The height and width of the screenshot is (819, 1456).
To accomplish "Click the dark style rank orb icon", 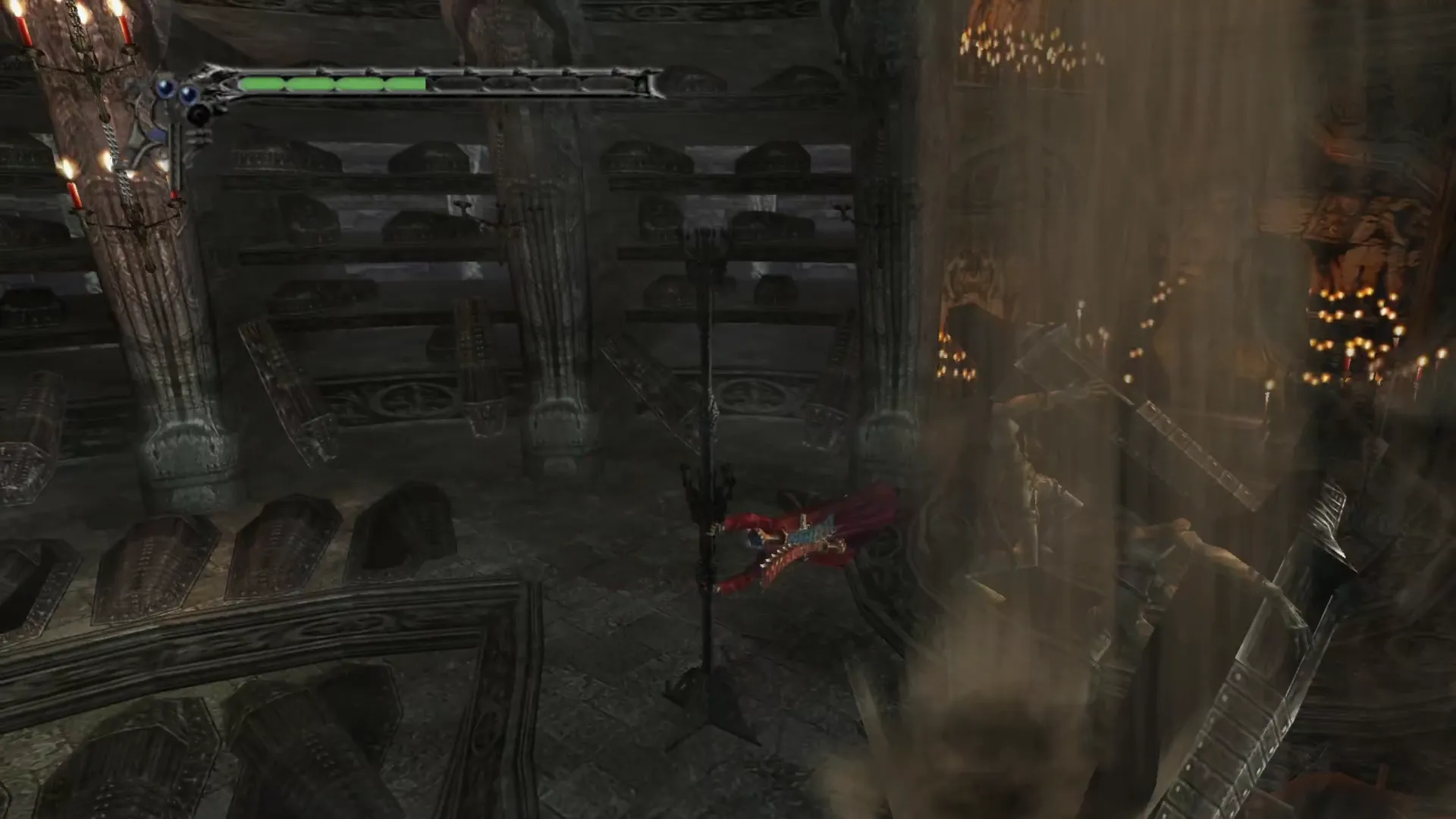I will (x=199, y=115).
